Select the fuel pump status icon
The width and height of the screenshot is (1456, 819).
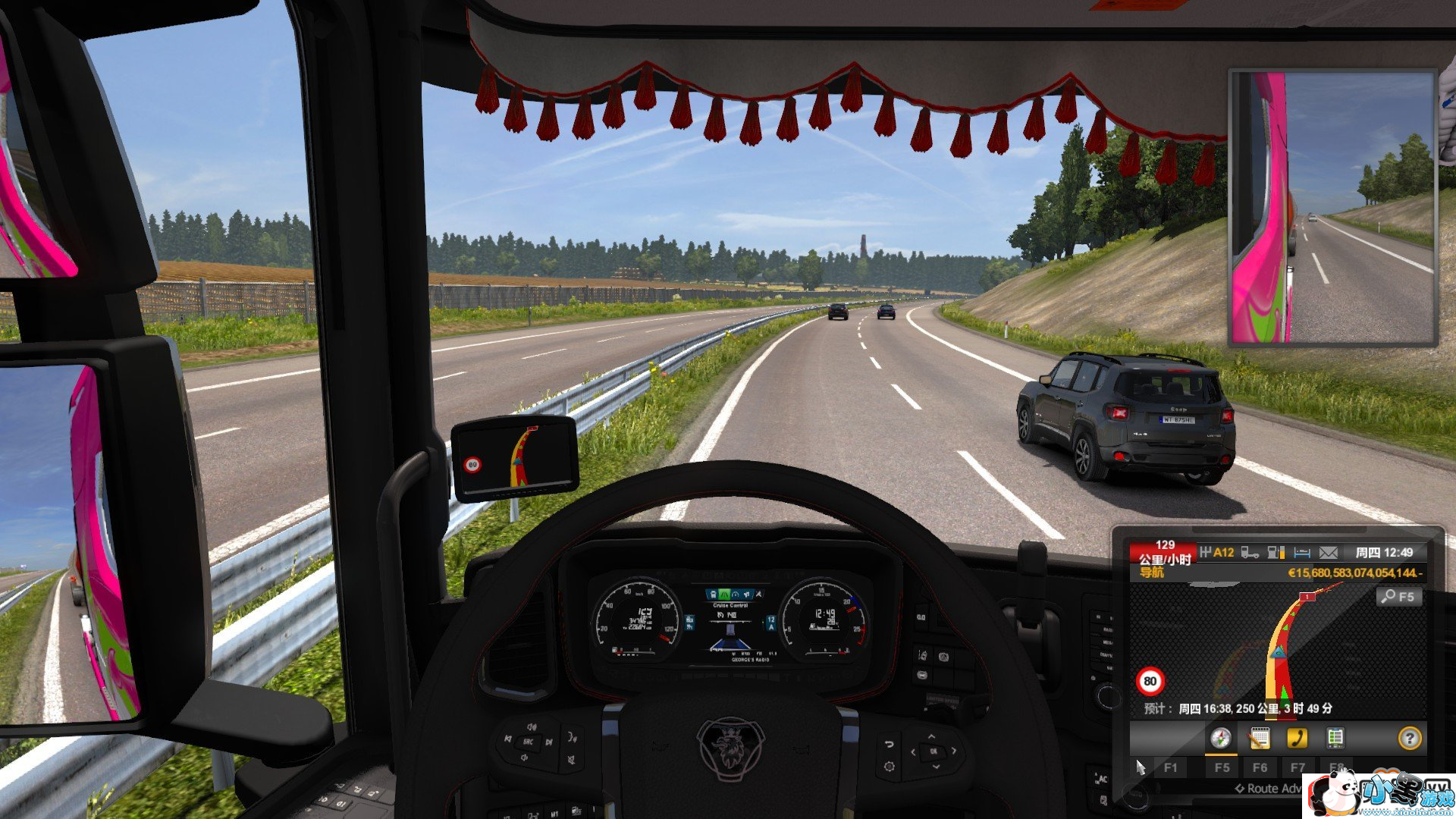click(x=1276, y=553)
